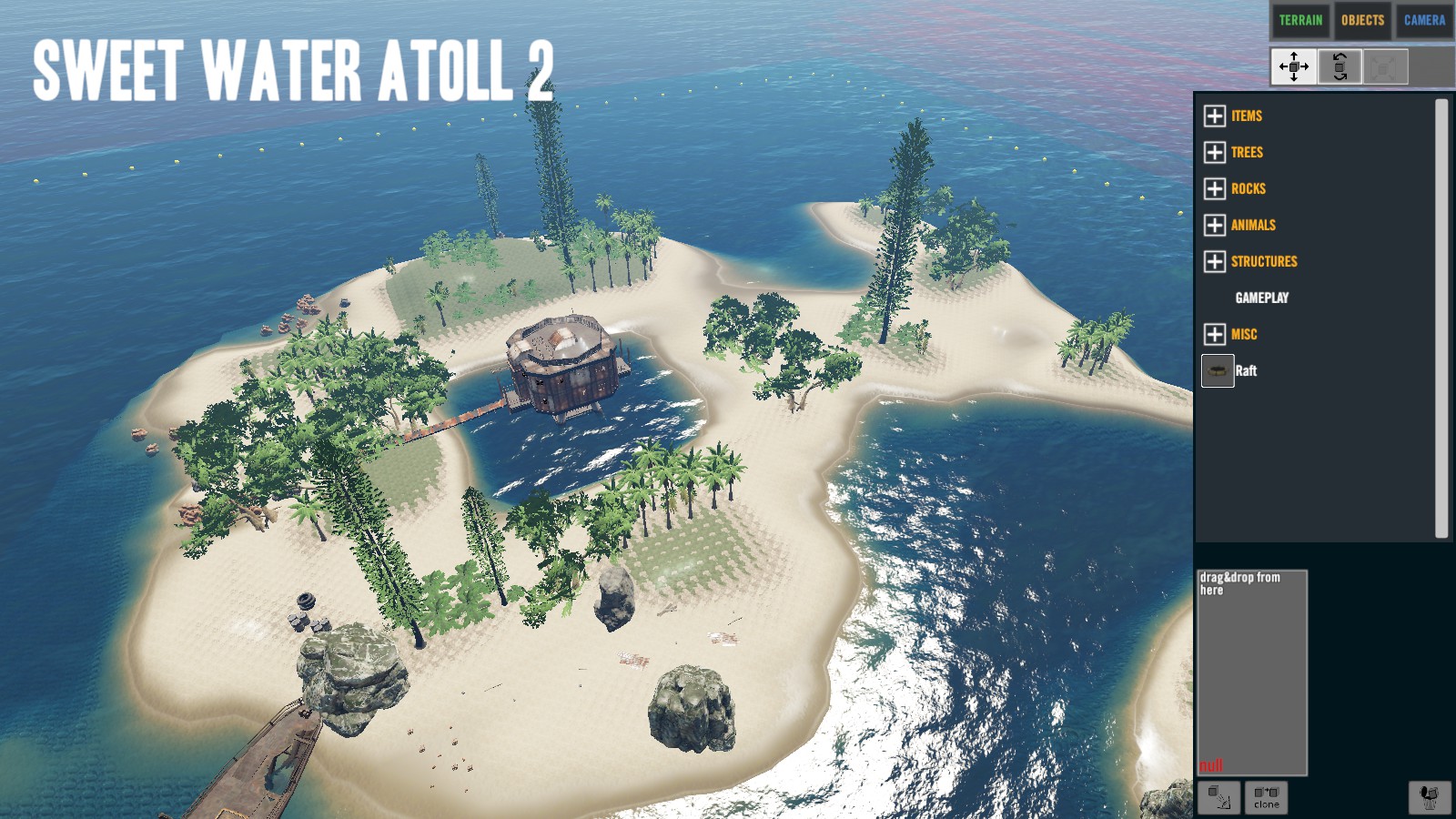Click the object list scrollbar

[x=1441, y=318]
